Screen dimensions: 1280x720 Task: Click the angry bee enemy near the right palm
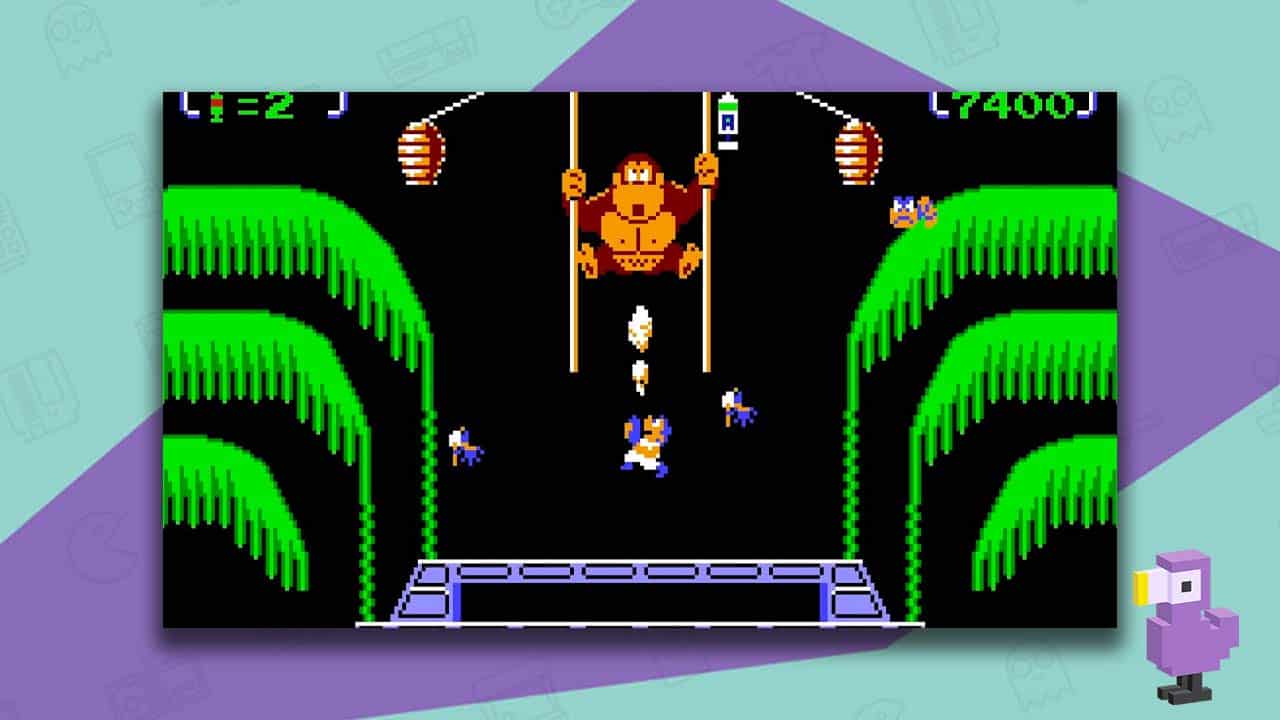908,210
